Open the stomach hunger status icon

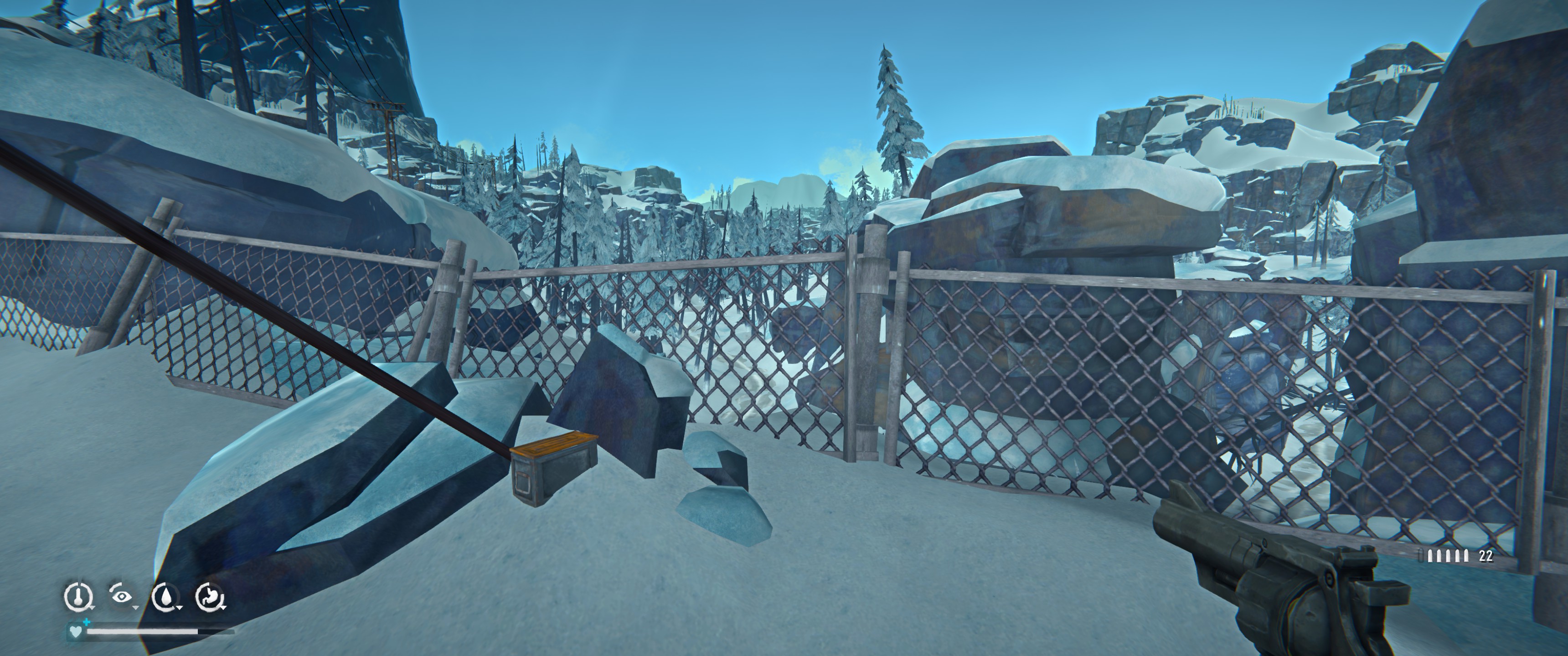click(210, 596)
